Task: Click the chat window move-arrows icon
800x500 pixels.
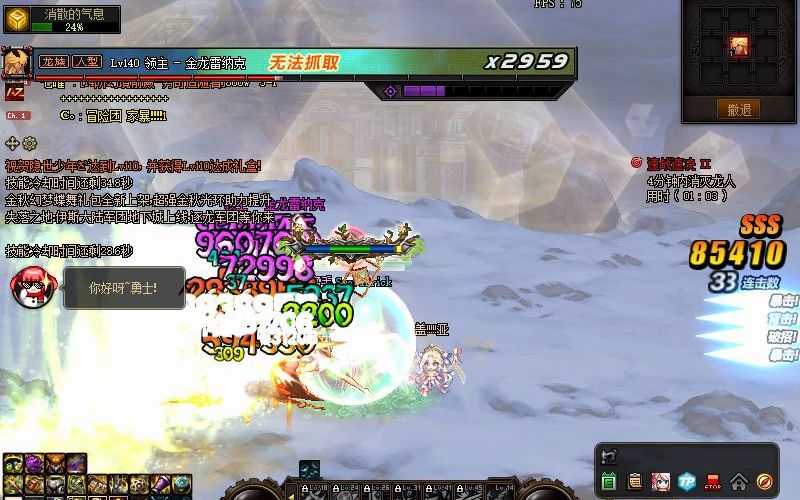Action: tap(12, 143)
